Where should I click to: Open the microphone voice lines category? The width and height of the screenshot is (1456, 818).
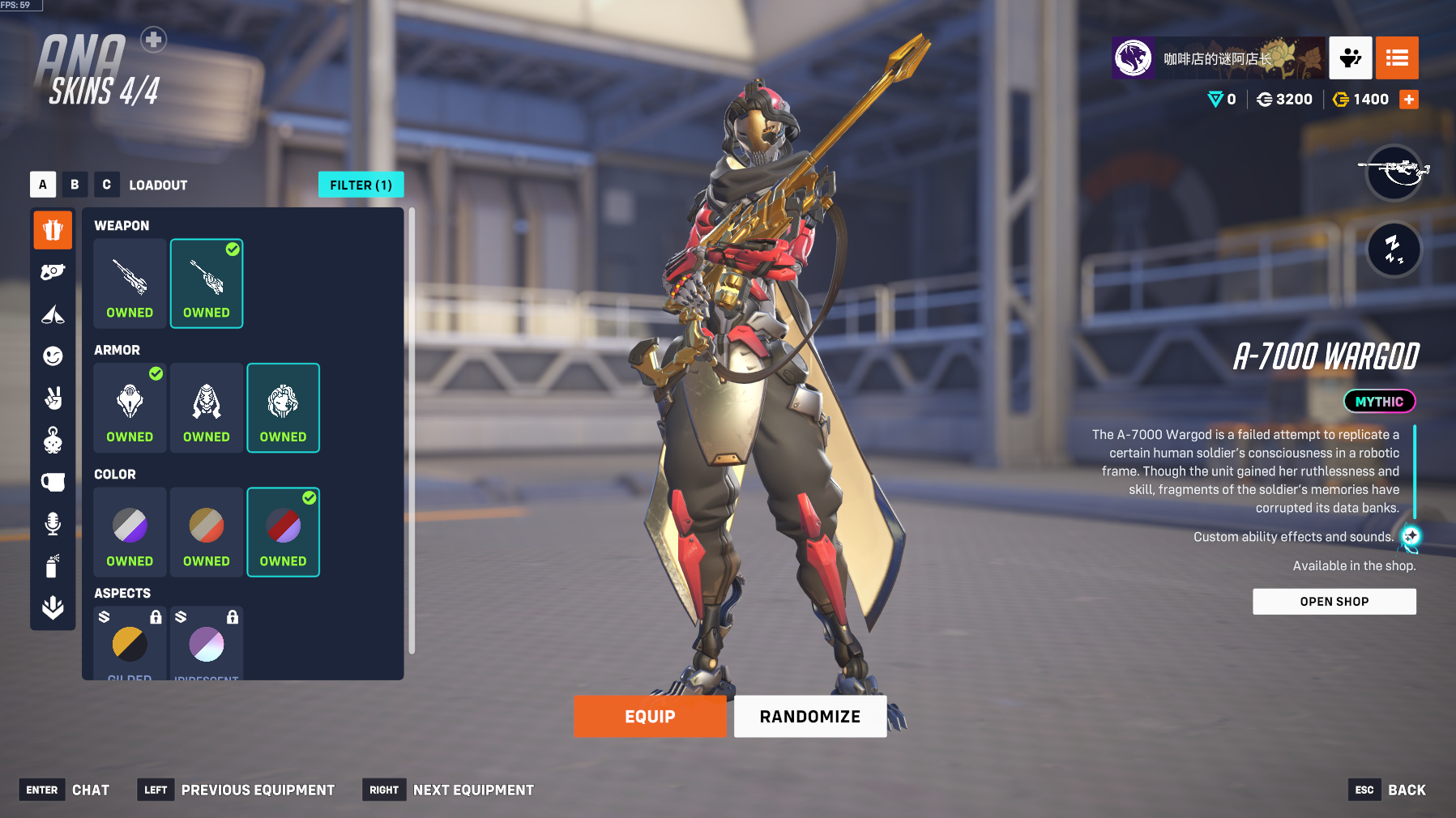click(x=53, y=524)
